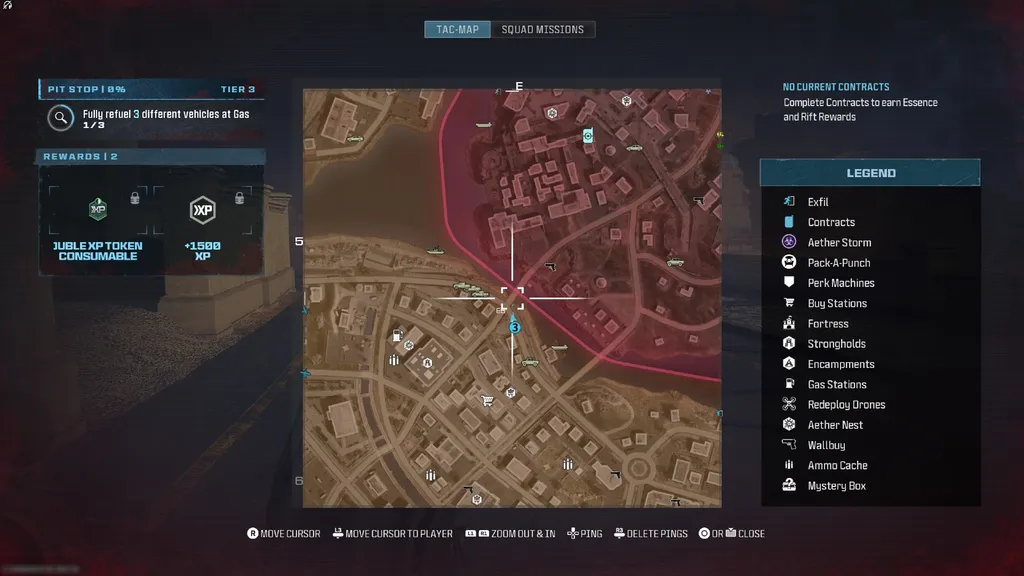1024x576 pixels.
Task: Select Contracts in the legend
Action: (x=831, y=222)
